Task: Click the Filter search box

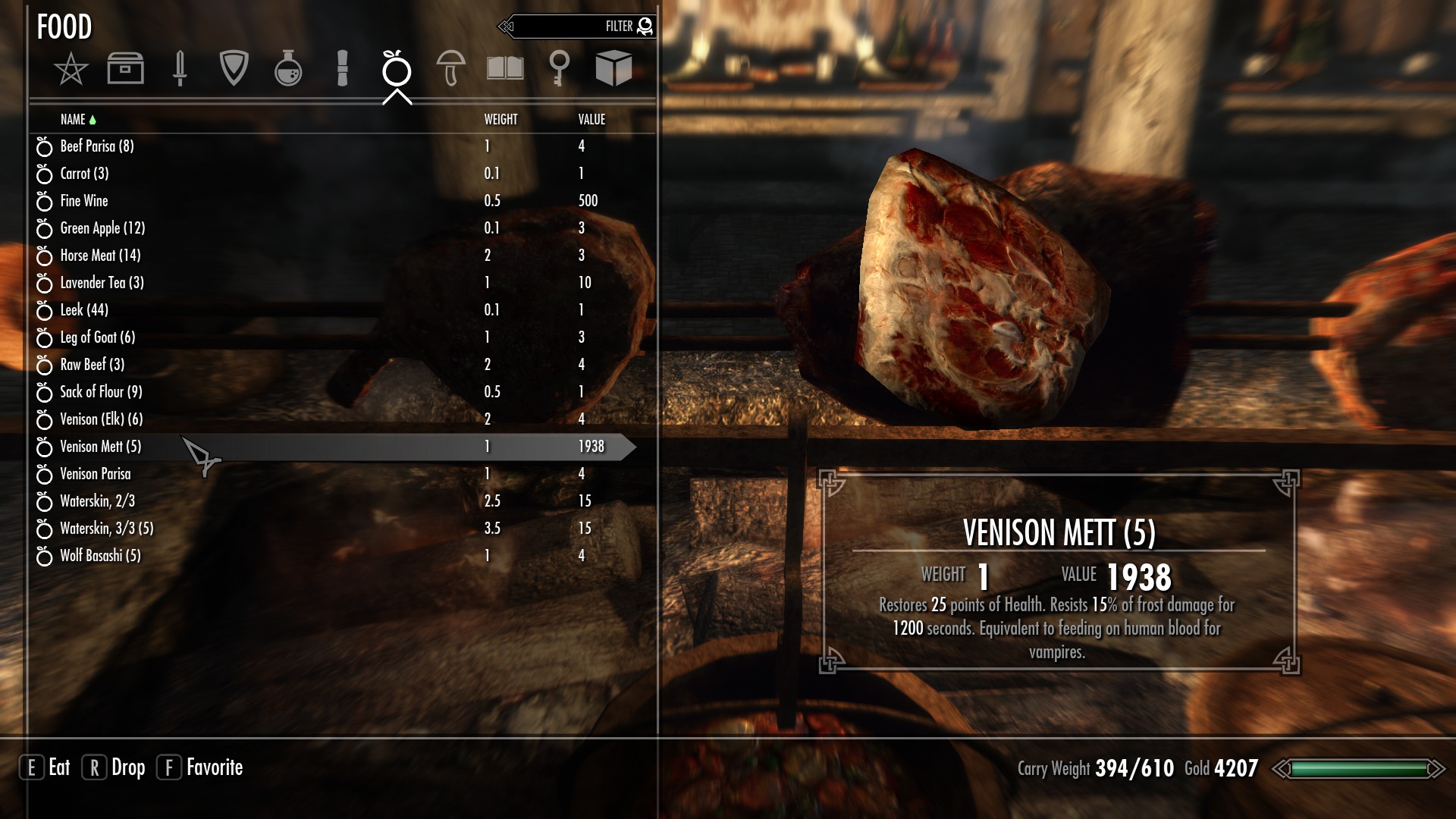Action: pos(576,27)
